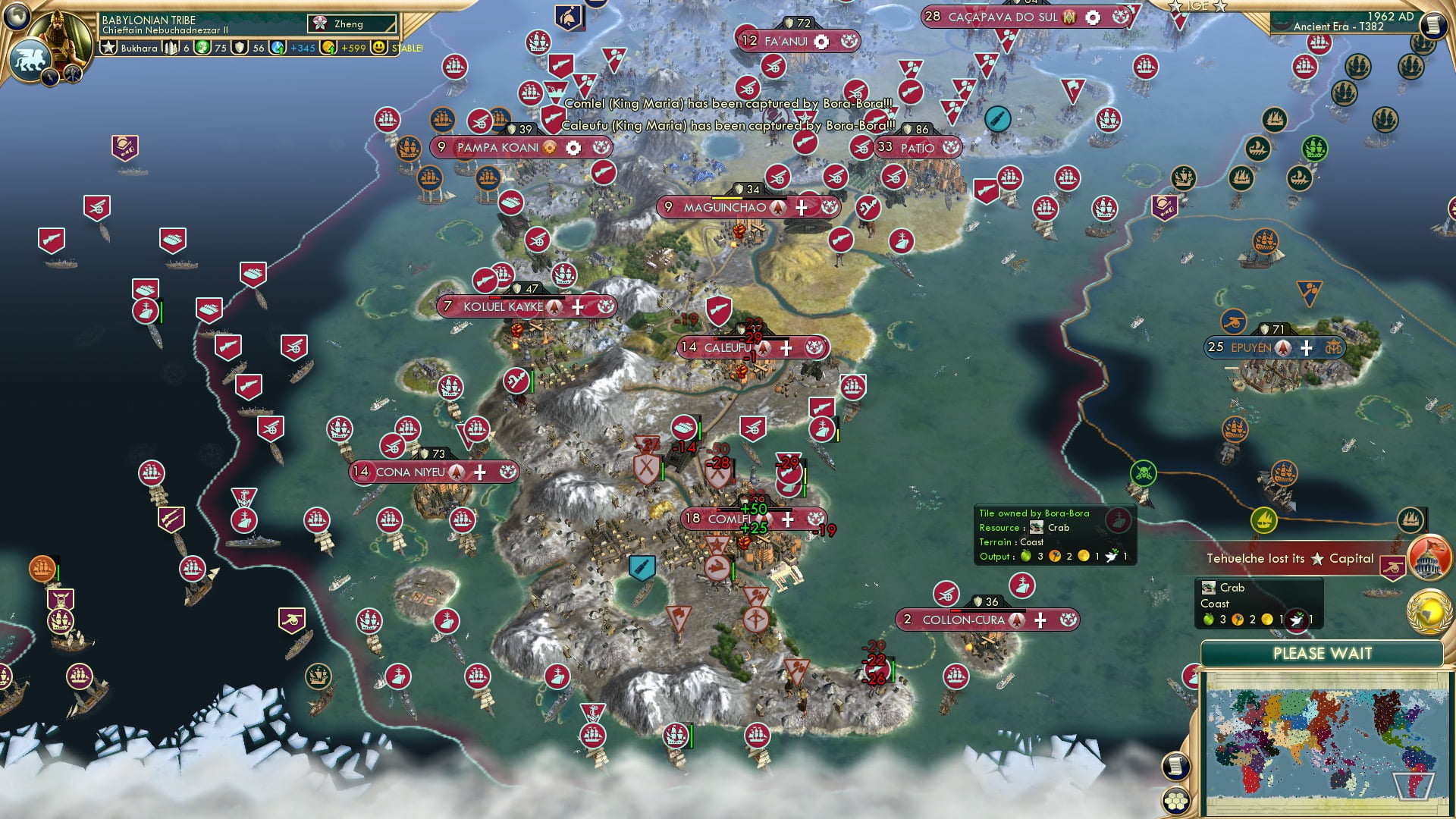This screenshot has height=819, width=1456.
Task: Open the Zheng civilization dropdown banner
Action: point(351,24)
